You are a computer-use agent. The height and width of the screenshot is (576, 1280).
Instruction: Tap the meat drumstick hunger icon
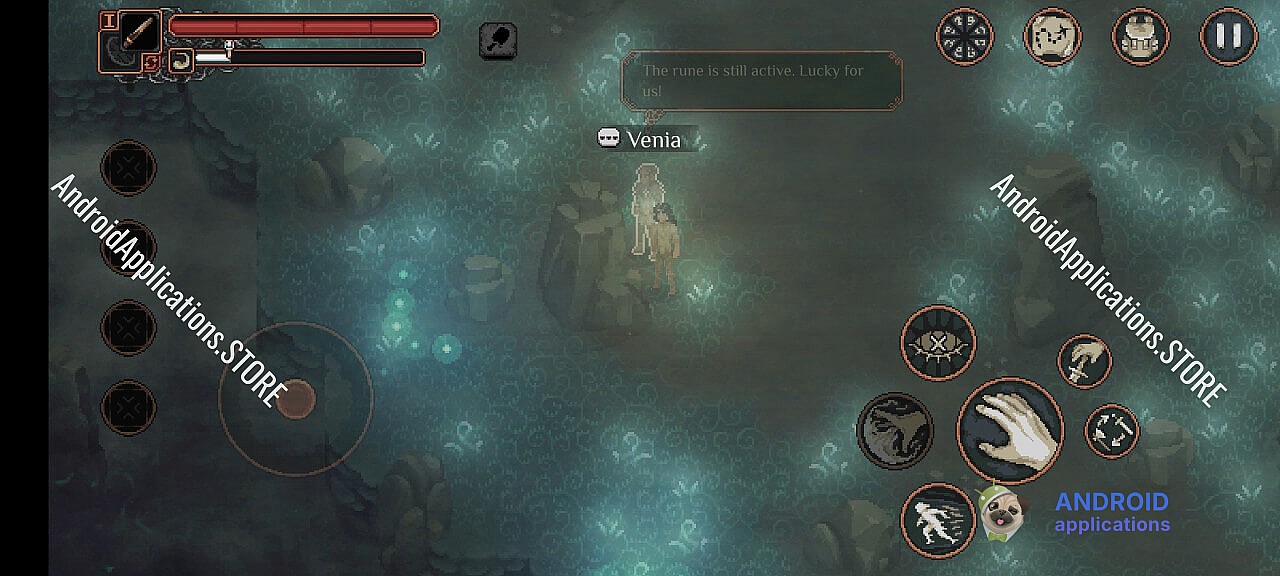pyautogui.click(x=498, y=40)
